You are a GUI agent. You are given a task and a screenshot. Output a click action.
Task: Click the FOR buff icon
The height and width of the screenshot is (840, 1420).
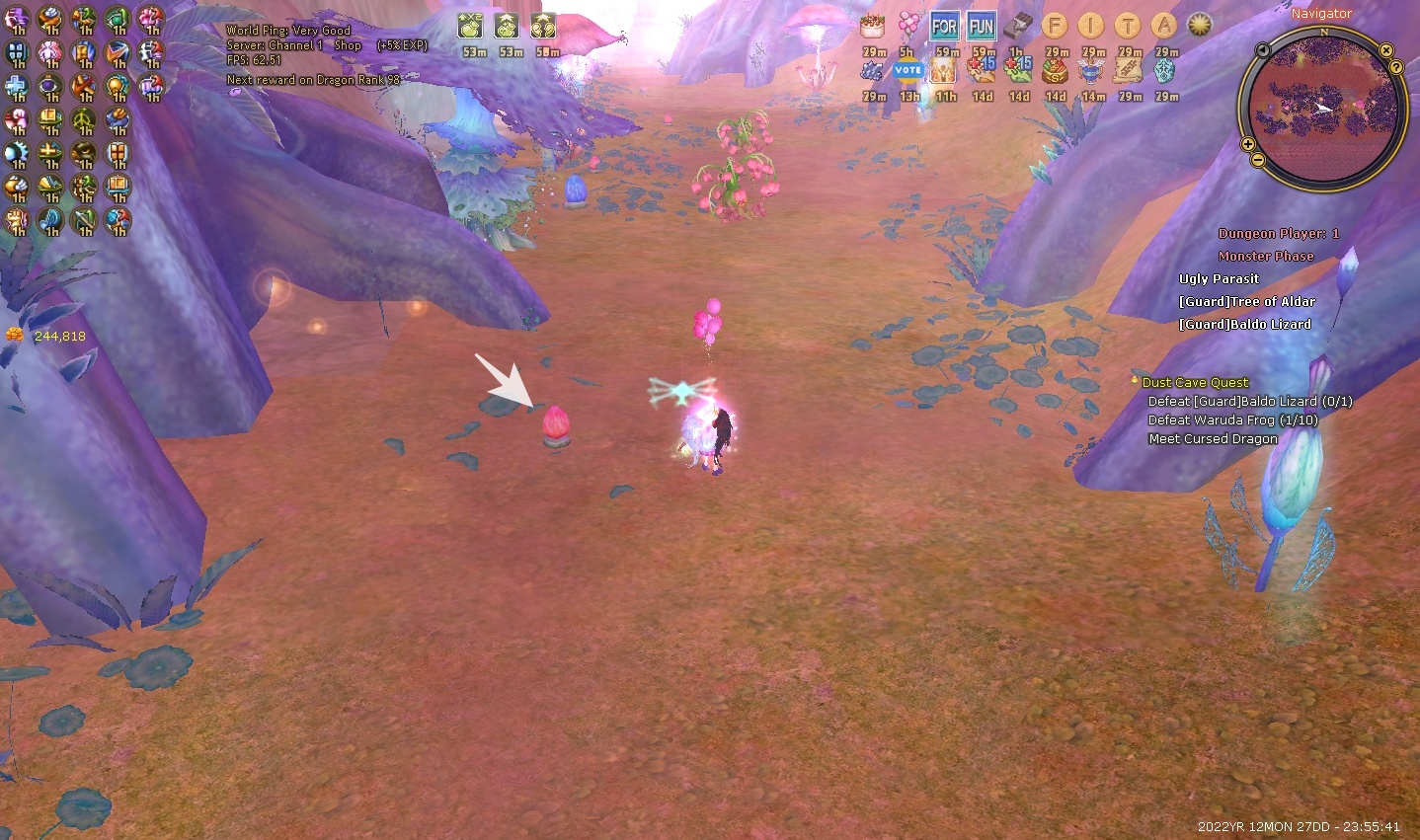click(x=944, y=27)
